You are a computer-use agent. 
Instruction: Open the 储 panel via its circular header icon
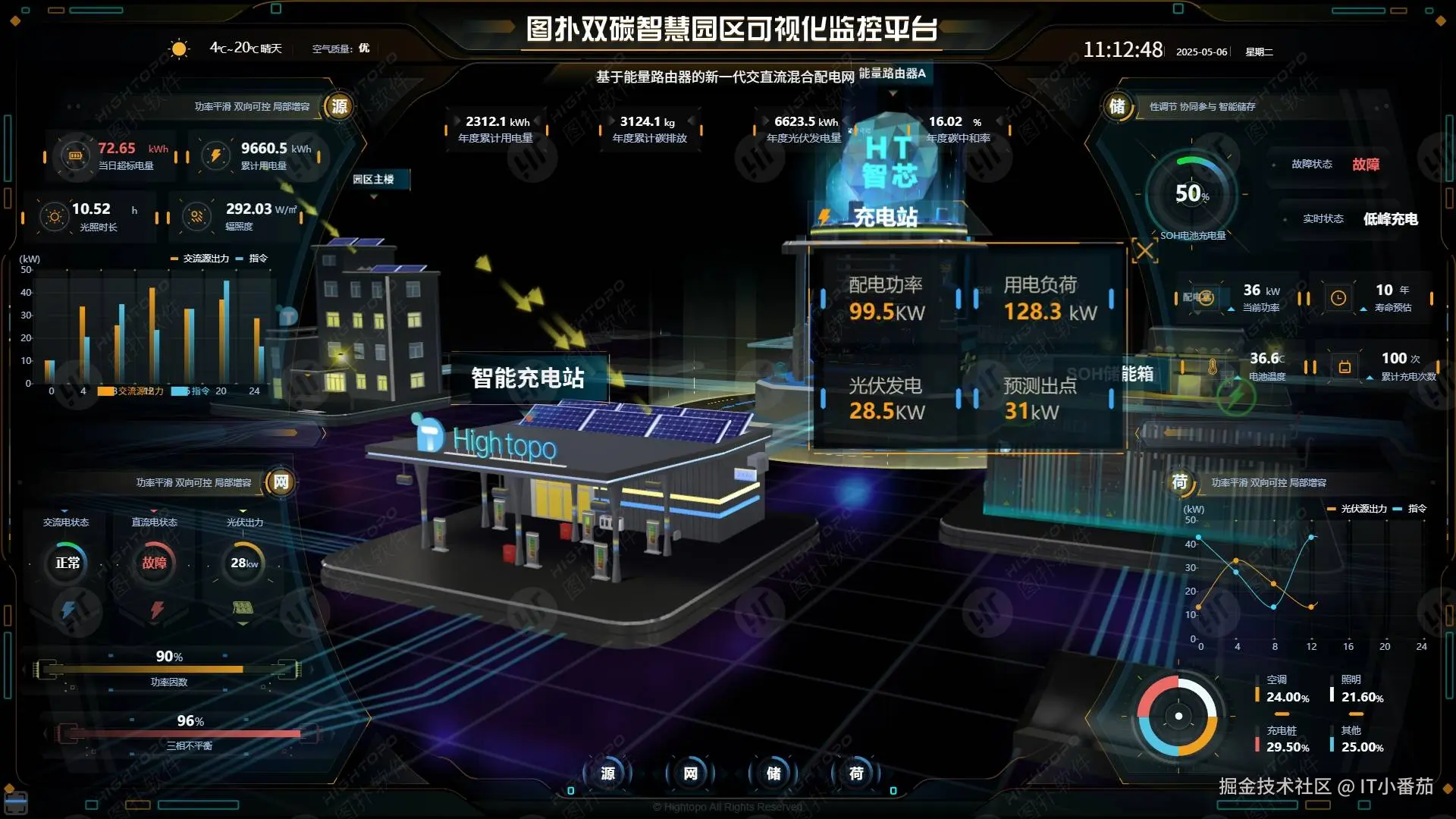tap(1118, 107)
